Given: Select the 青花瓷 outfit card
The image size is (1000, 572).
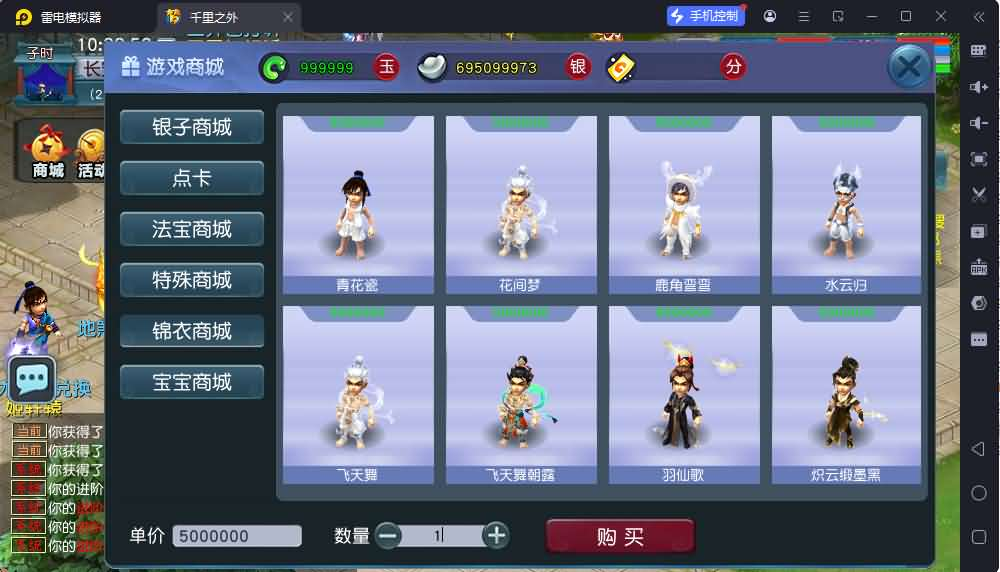Looking at the screenshot, I should [358, 205].
